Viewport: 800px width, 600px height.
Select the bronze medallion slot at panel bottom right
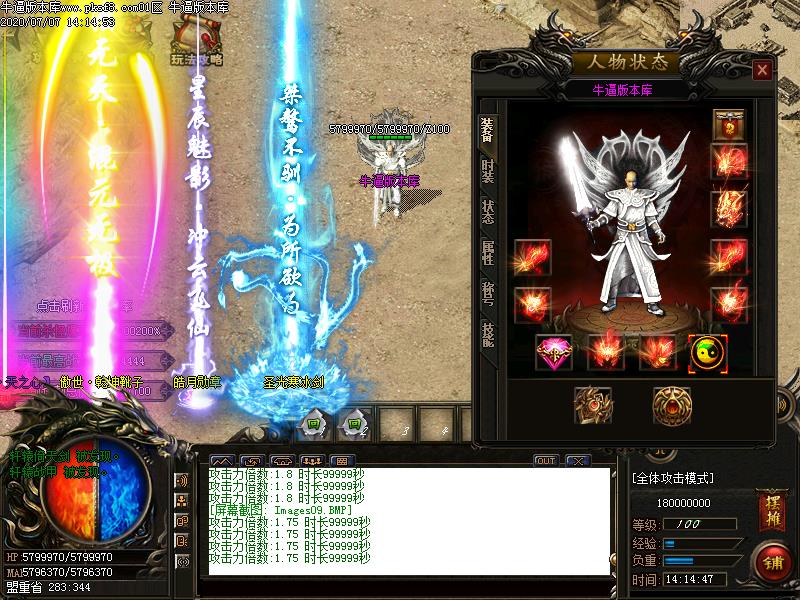click(671, 406)
